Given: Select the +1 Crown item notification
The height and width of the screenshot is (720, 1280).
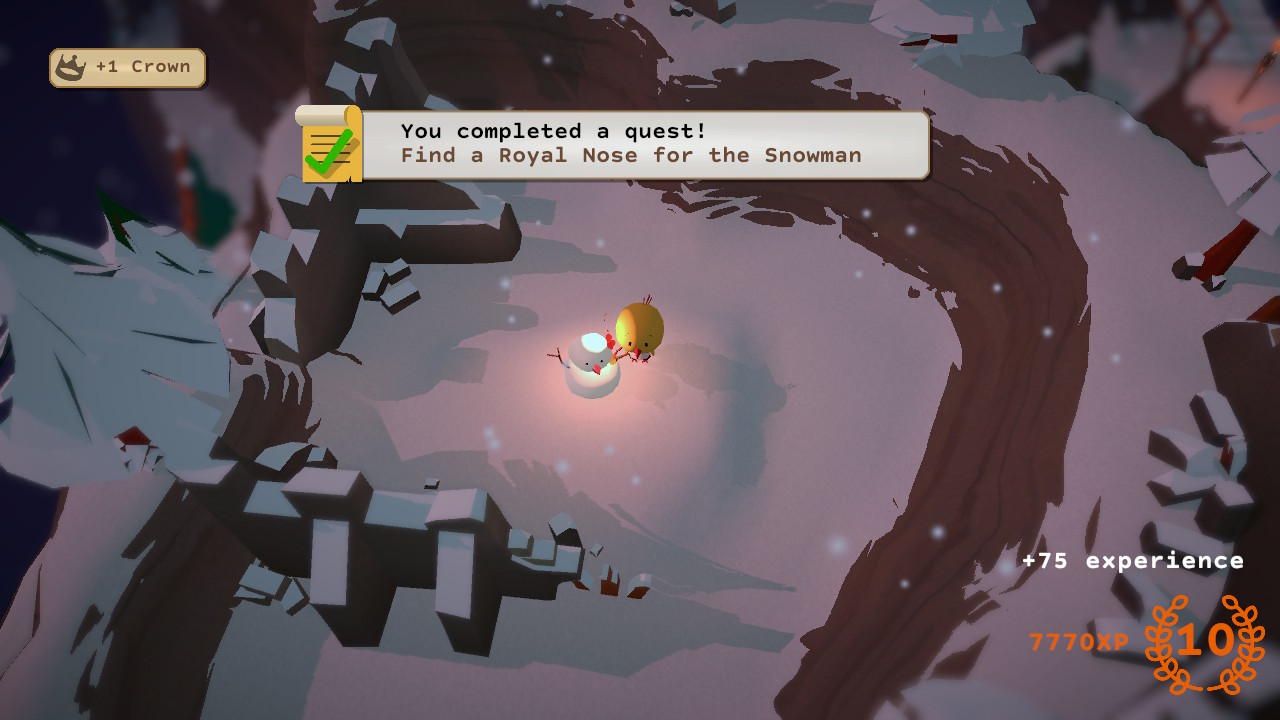Looking at the screenshot, I should point(128,67).
